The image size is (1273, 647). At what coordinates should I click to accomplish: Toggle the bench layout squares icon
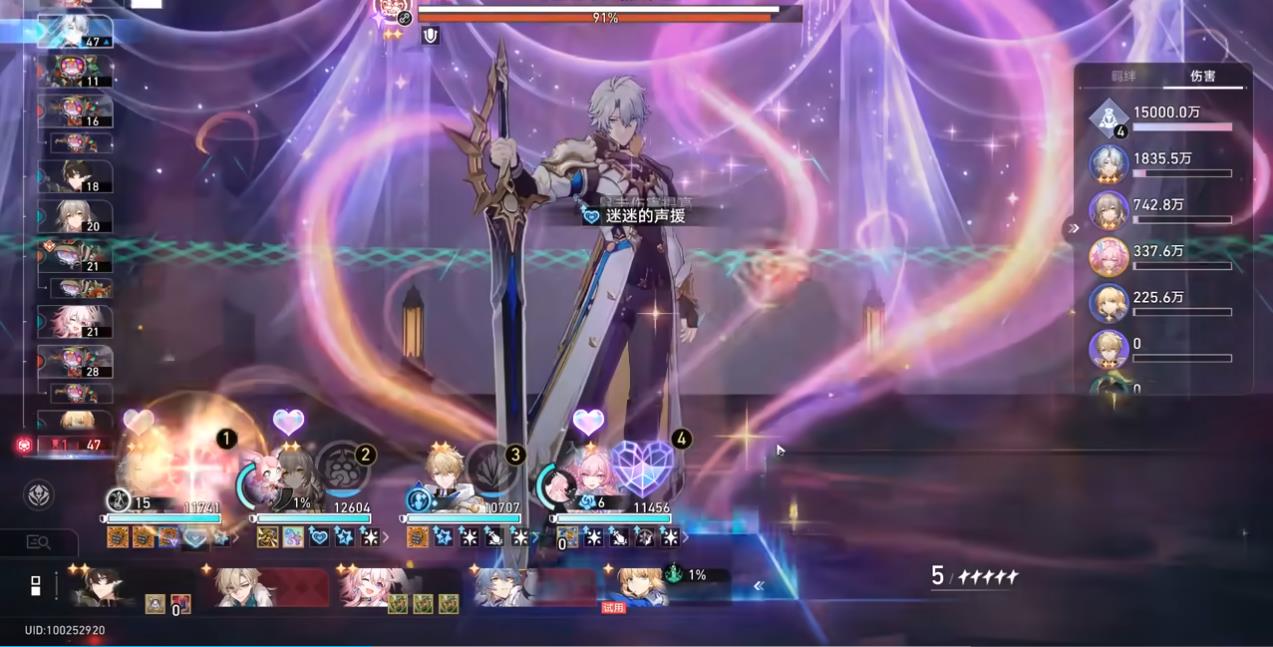tap(36, 586)
